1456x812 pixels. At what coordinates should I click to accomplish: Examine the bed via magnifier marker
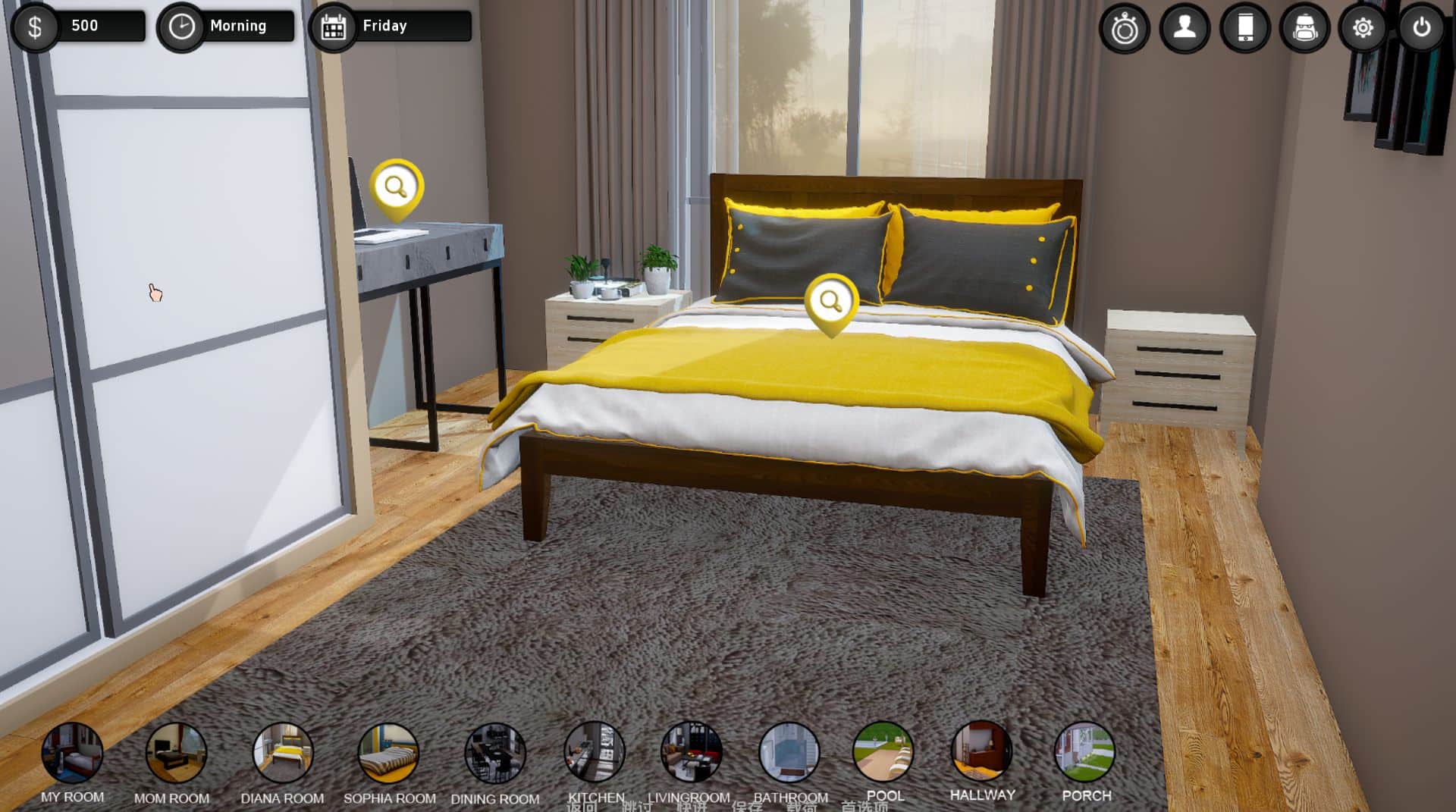[x=831, y=302]
